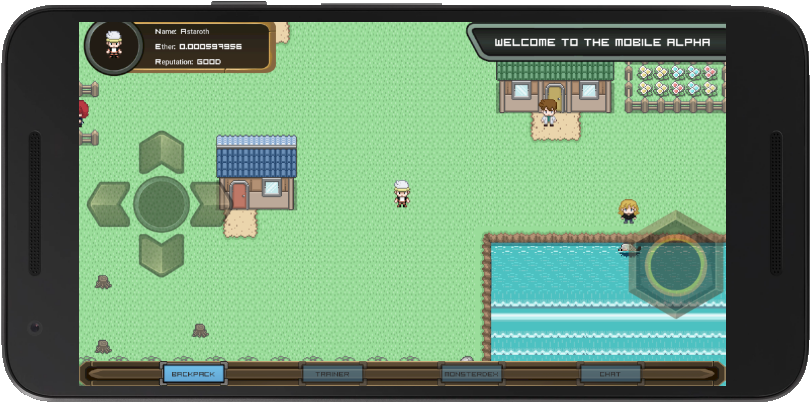Tap the hexagonal action button
This screenshot has height=404, width=812.
pyautogui.click(x=676, y=264)
